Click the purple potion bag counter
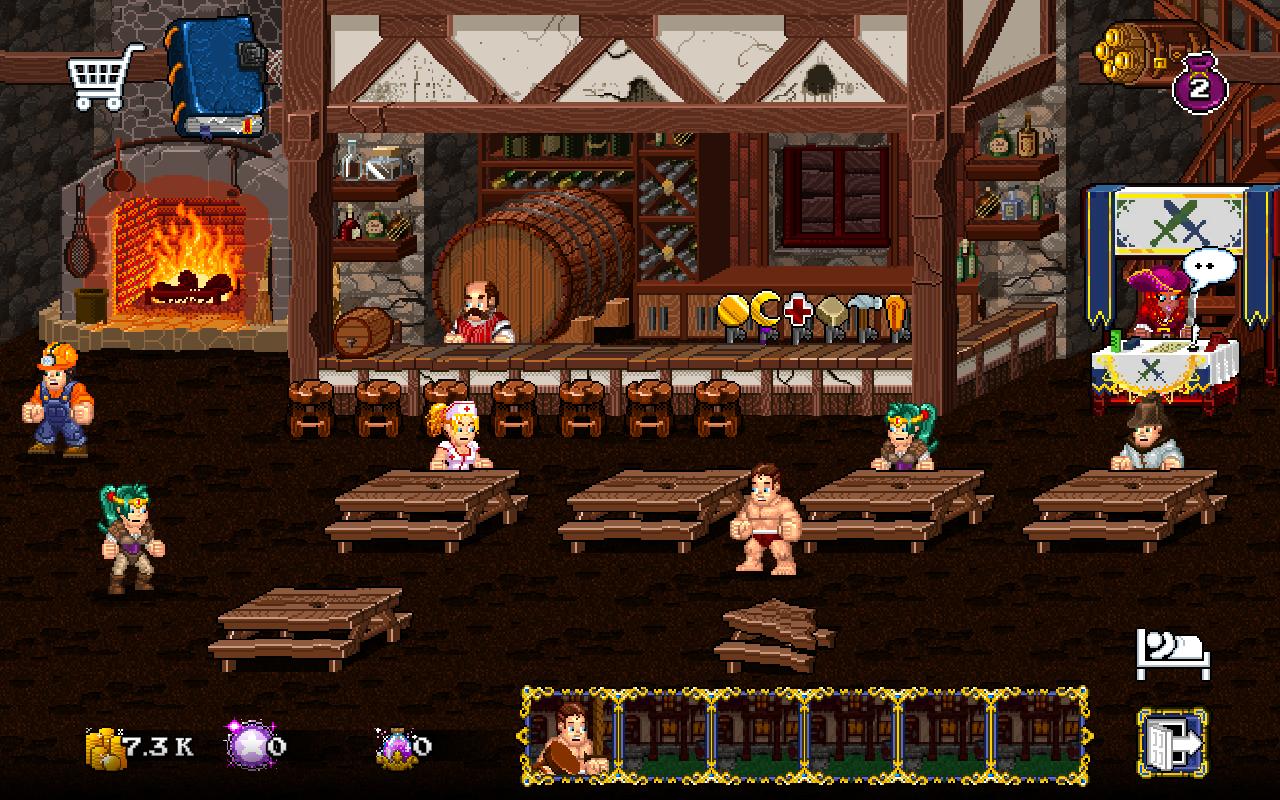 [1199, 84]
